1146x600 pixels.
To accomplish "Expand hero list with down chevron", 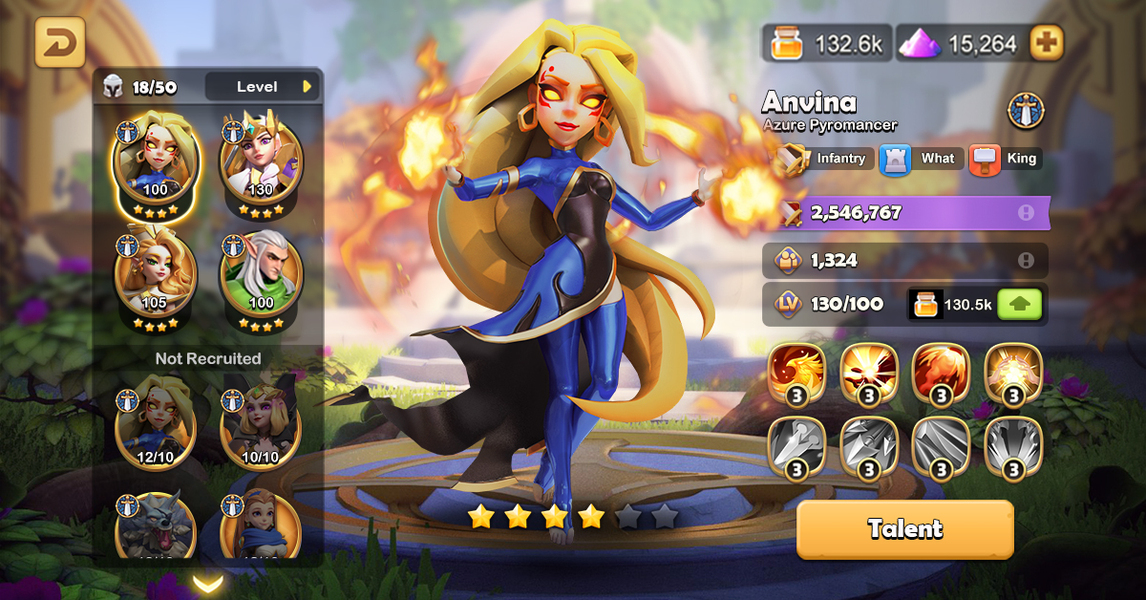I will [208, 582].
